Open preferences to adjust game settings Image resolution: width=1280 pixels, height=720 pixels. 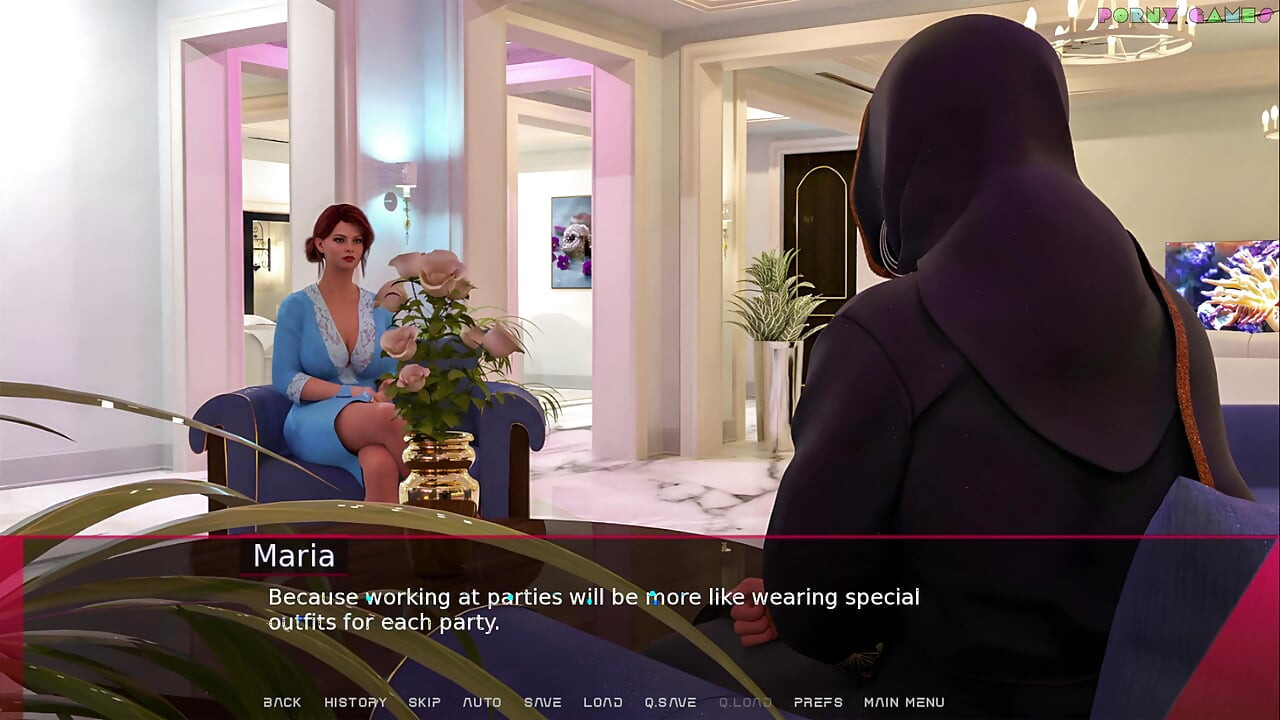(x=819, y=702)
